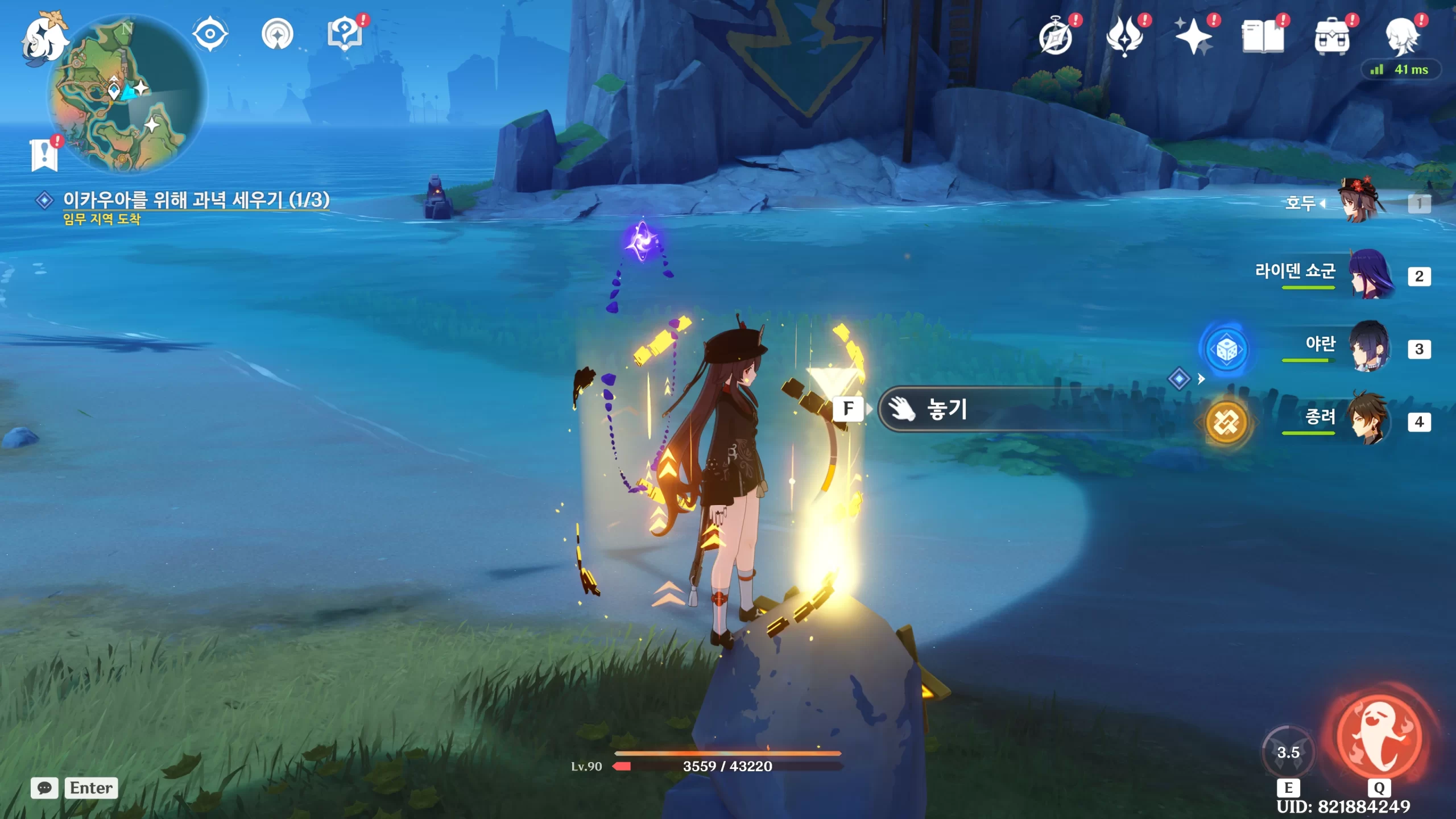
Task: Select the tracked quest objective text
Action: [x=196, y=200]
